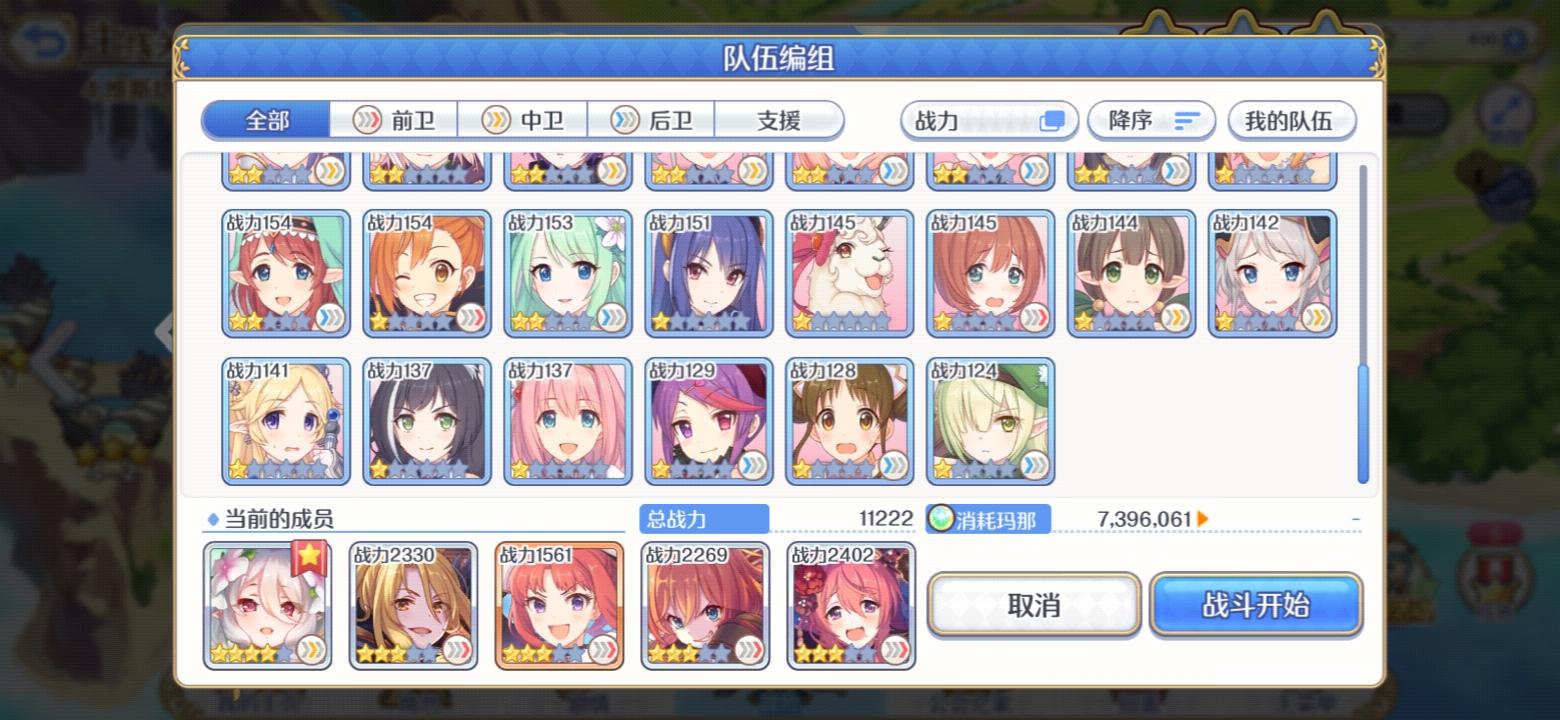Viewport: 1560px width, 720px height.
Task: Tap the 战力129 purple-haired character thumbnail
Action: (709, 420)
